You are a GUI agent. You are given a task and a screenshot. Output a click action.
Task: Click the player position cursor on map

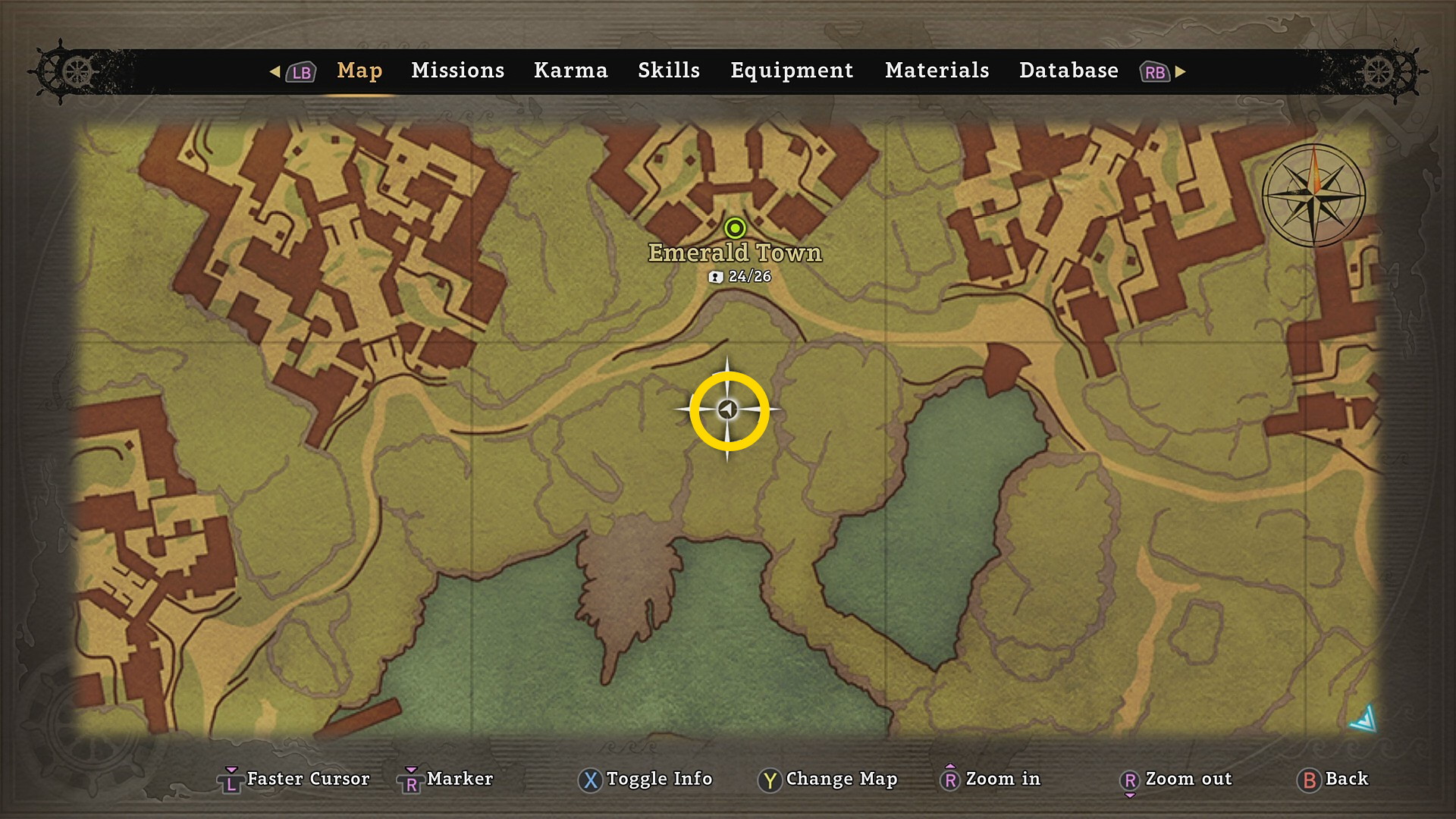[728, 410]
